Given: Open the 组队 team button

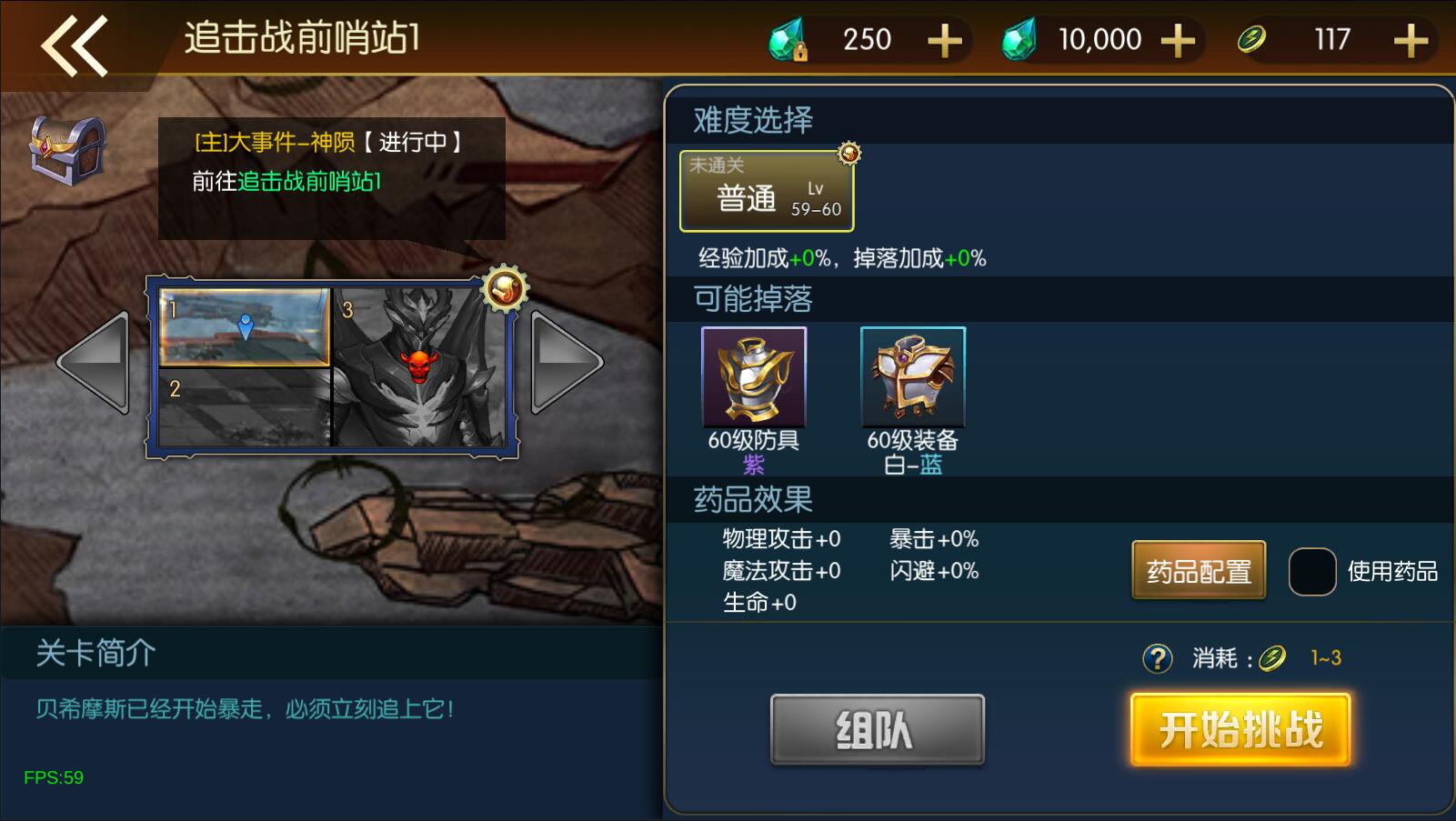Looking at the screenshot, I should click(877, 729).
